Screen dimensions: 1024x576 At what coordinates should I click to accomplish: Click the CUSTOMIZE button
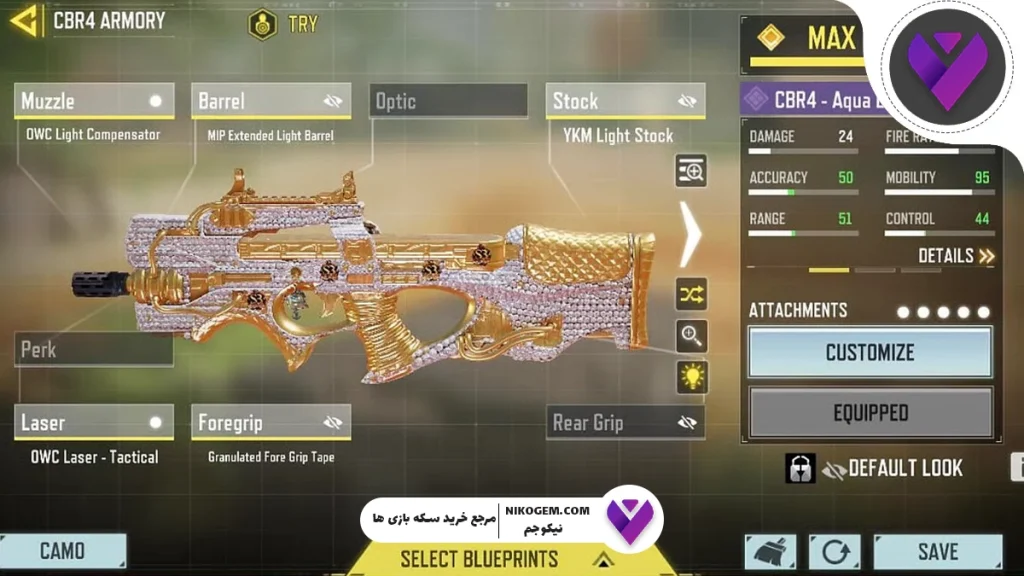pyautogui.click(x=870, y=352)
